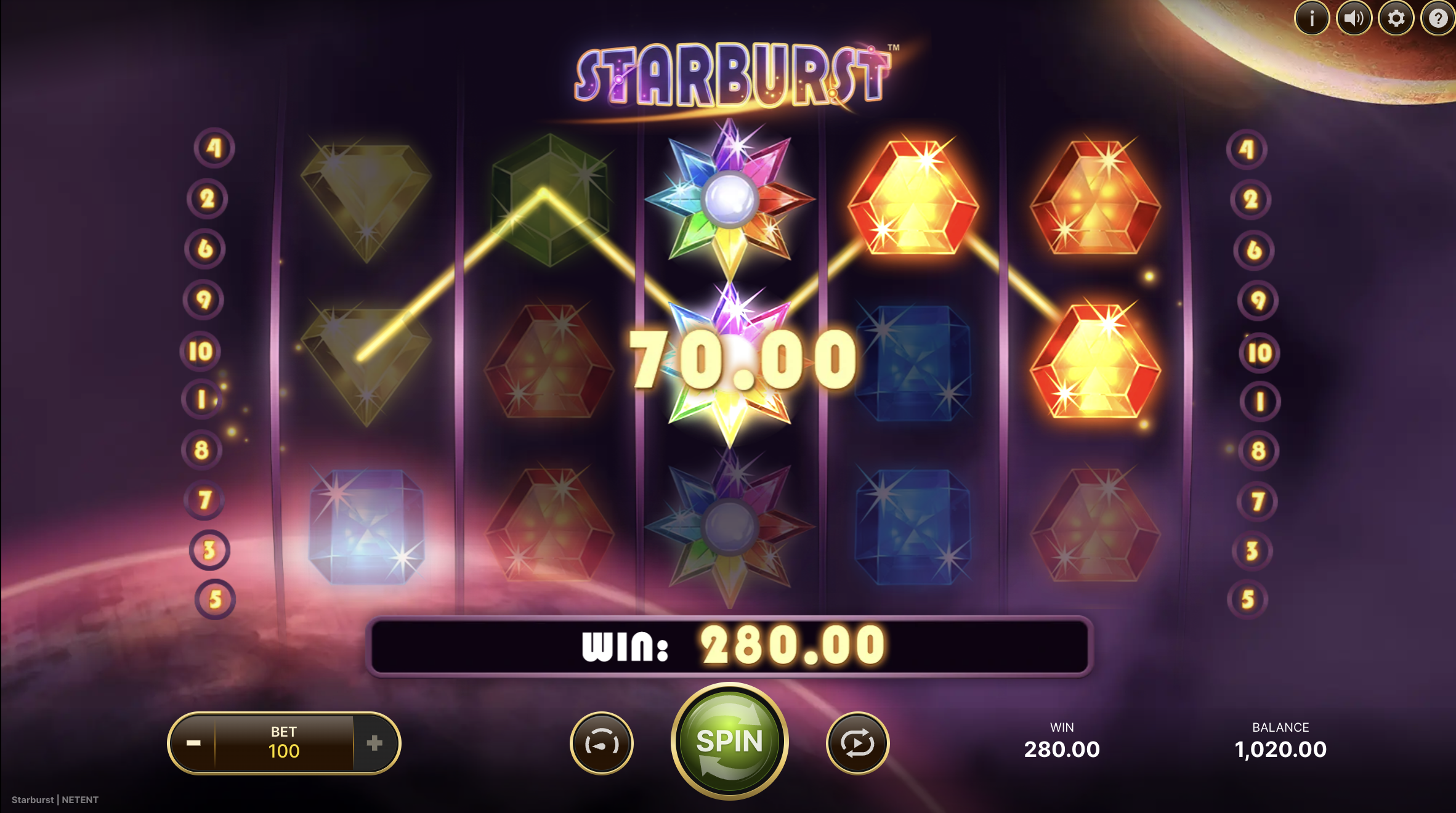Hit the green SPIN button

point(729,742)
